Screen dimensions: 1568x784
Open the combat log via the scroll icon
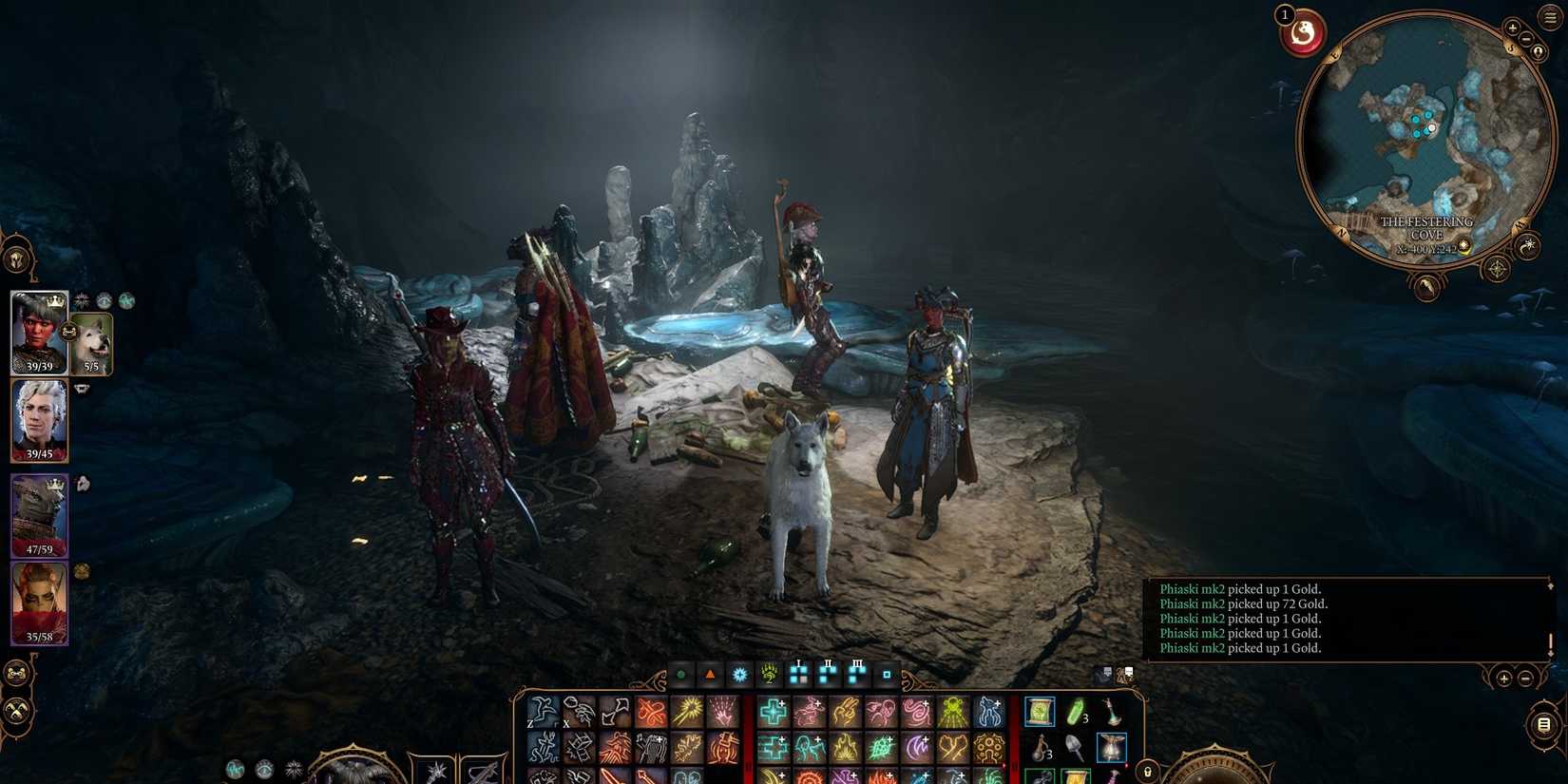(1543, 724)
